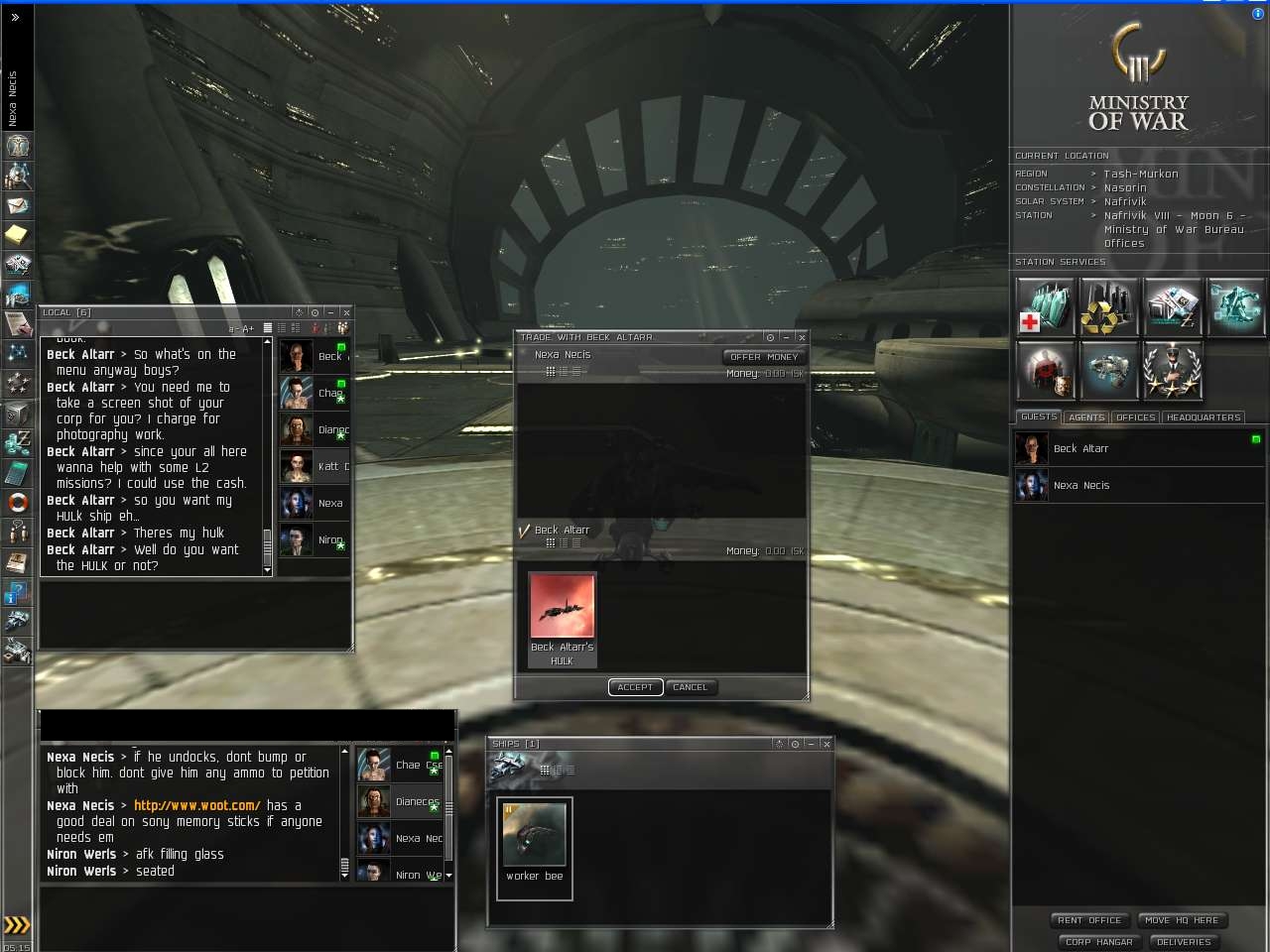Screen dimensions: 1270x952
Task: Close the Local chat window
Action: (346, 312)
